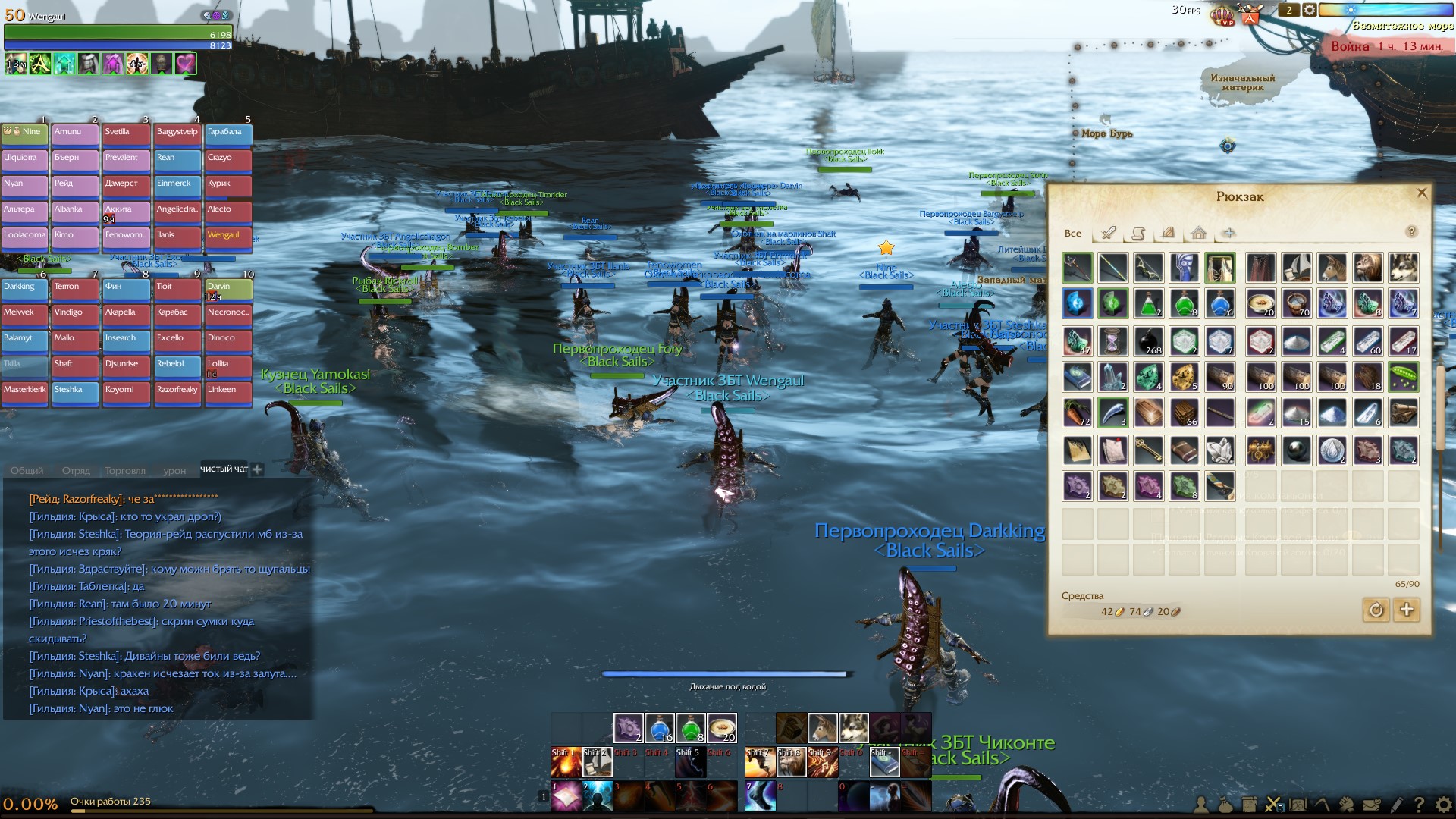Select the carrot stack of 72
The height and width of the screenshot is (819, 1456).
point(1077,412)
